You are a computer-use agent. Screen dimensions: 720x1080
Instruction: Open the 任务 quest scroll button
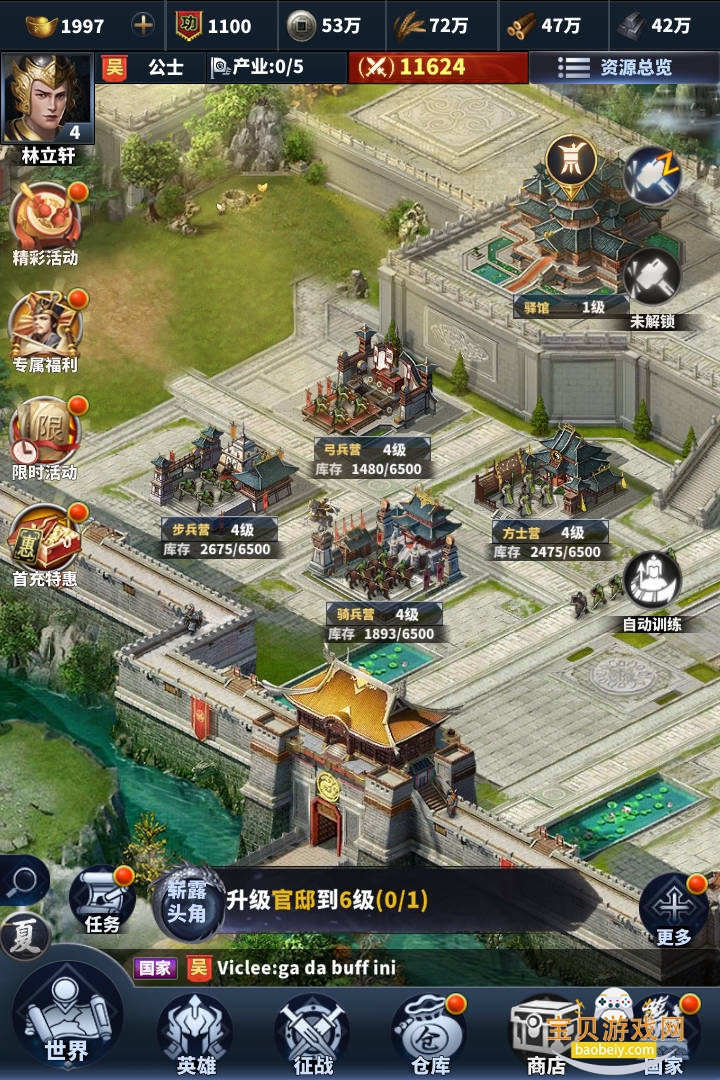[x=102, y=897]
